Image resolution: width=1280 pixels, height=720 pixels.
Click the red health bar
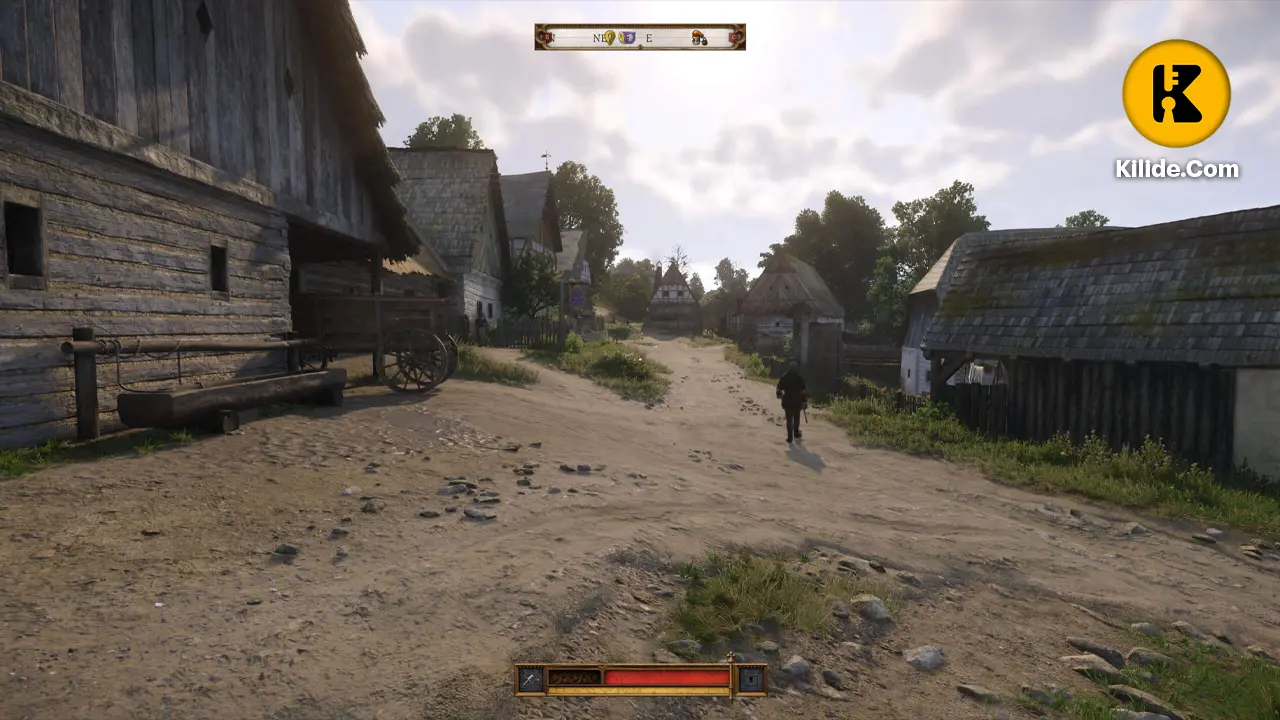666,677
